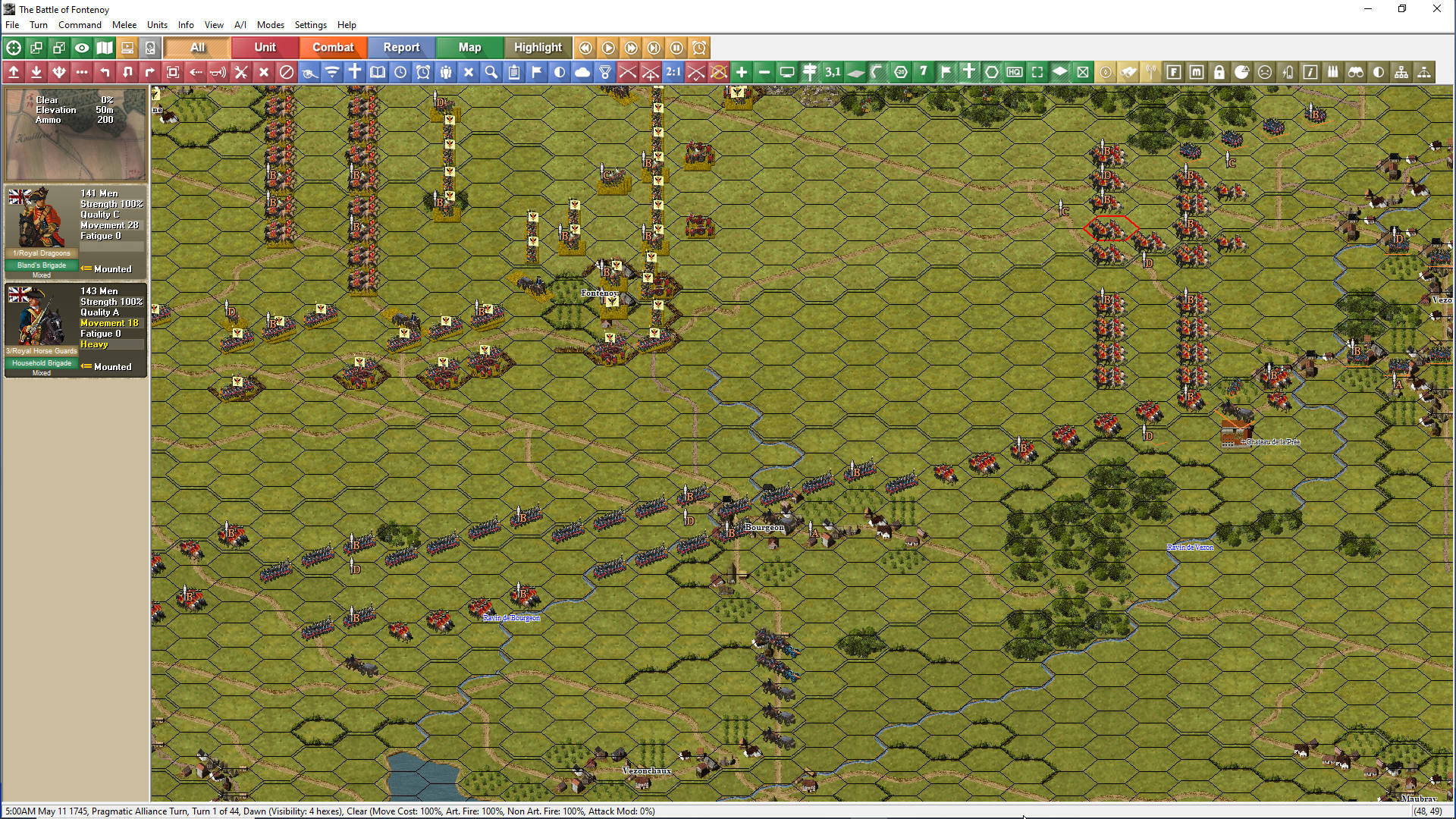Open the Command menu
This screenshot has width=1456, height=819.
[80, 25]
